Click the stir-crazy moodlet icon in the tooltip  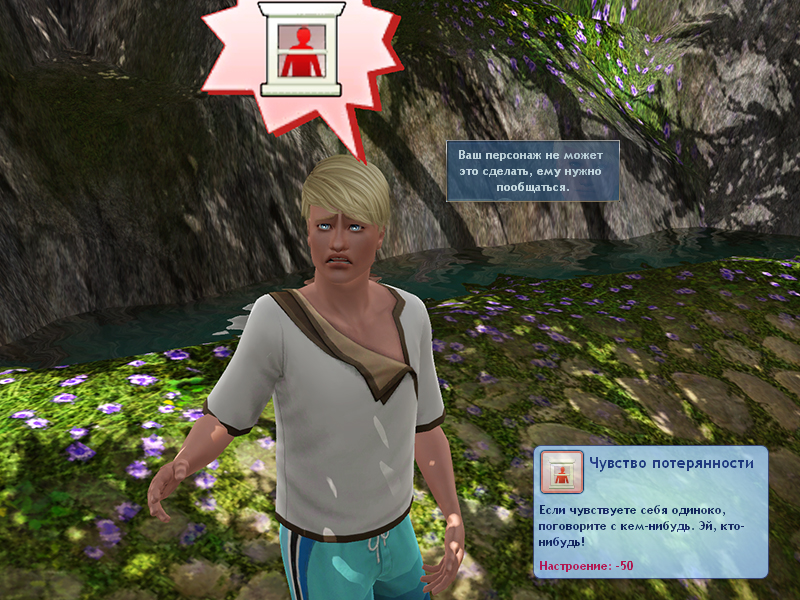pyautogui.click(x=561, y=471)
